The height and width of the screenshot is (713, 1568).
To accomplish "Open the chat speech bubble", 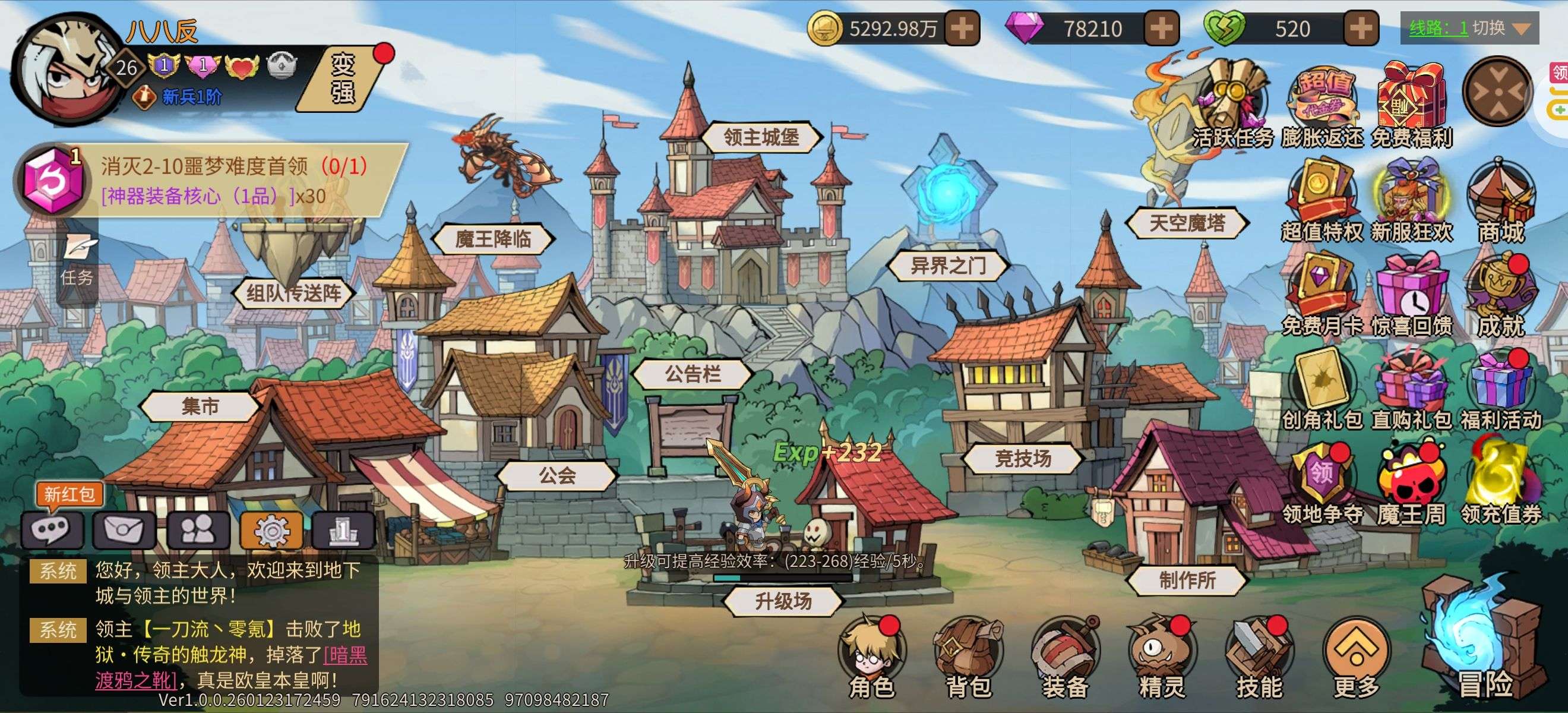I will [x=52, y=531].
